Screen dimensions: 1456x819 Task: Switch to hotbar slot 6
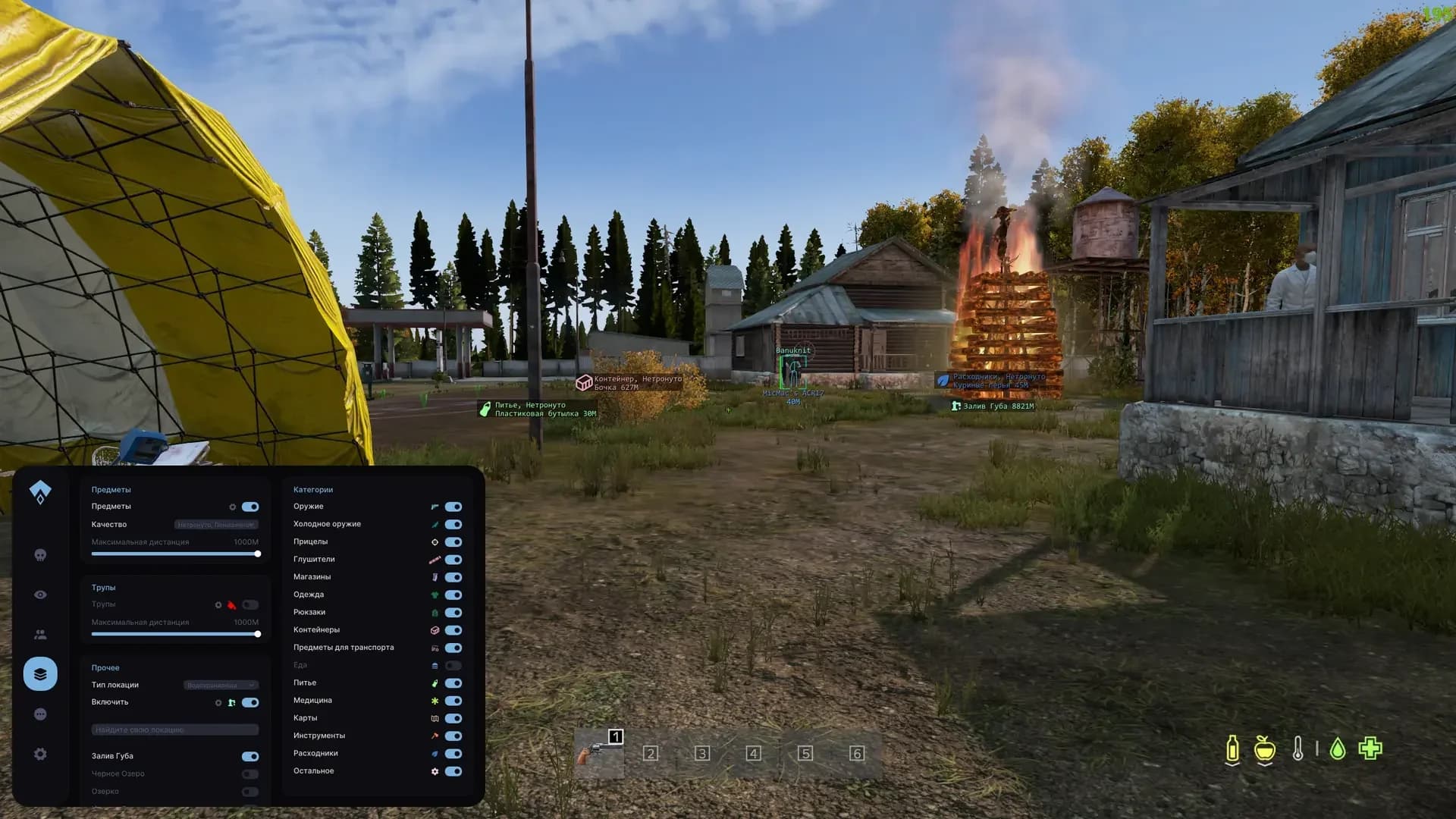click(x=855, y=754)
